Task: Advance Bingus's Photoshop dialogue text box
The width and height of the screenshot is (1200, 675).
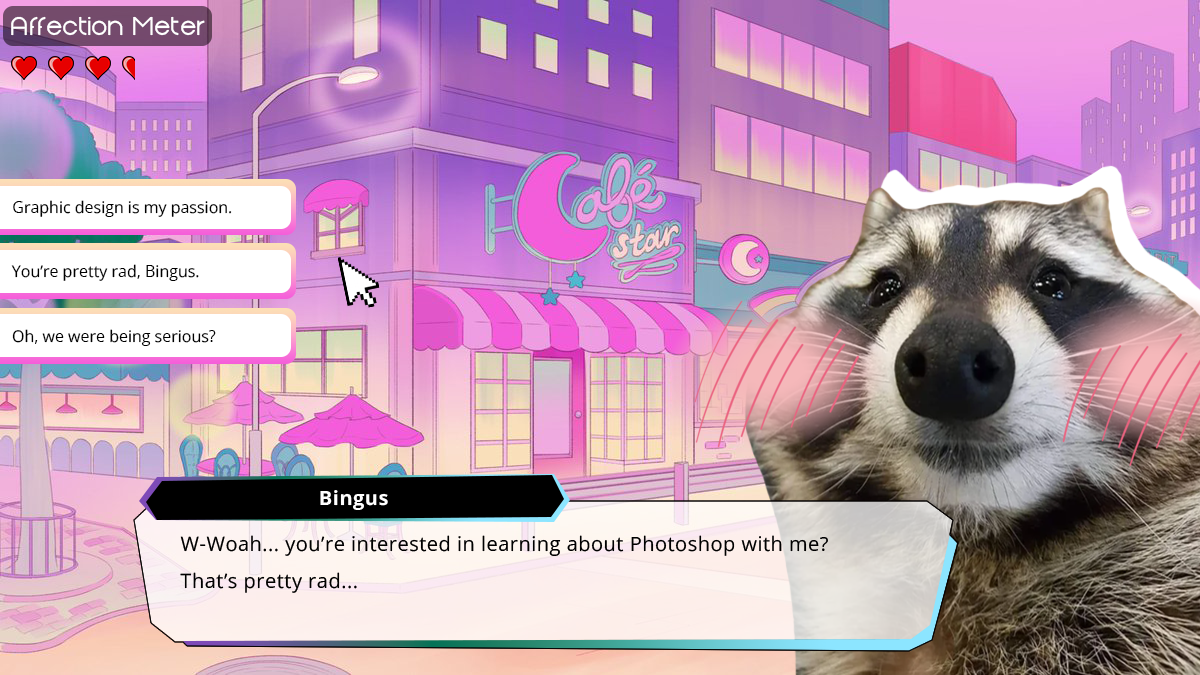Action: pos(540,575)
